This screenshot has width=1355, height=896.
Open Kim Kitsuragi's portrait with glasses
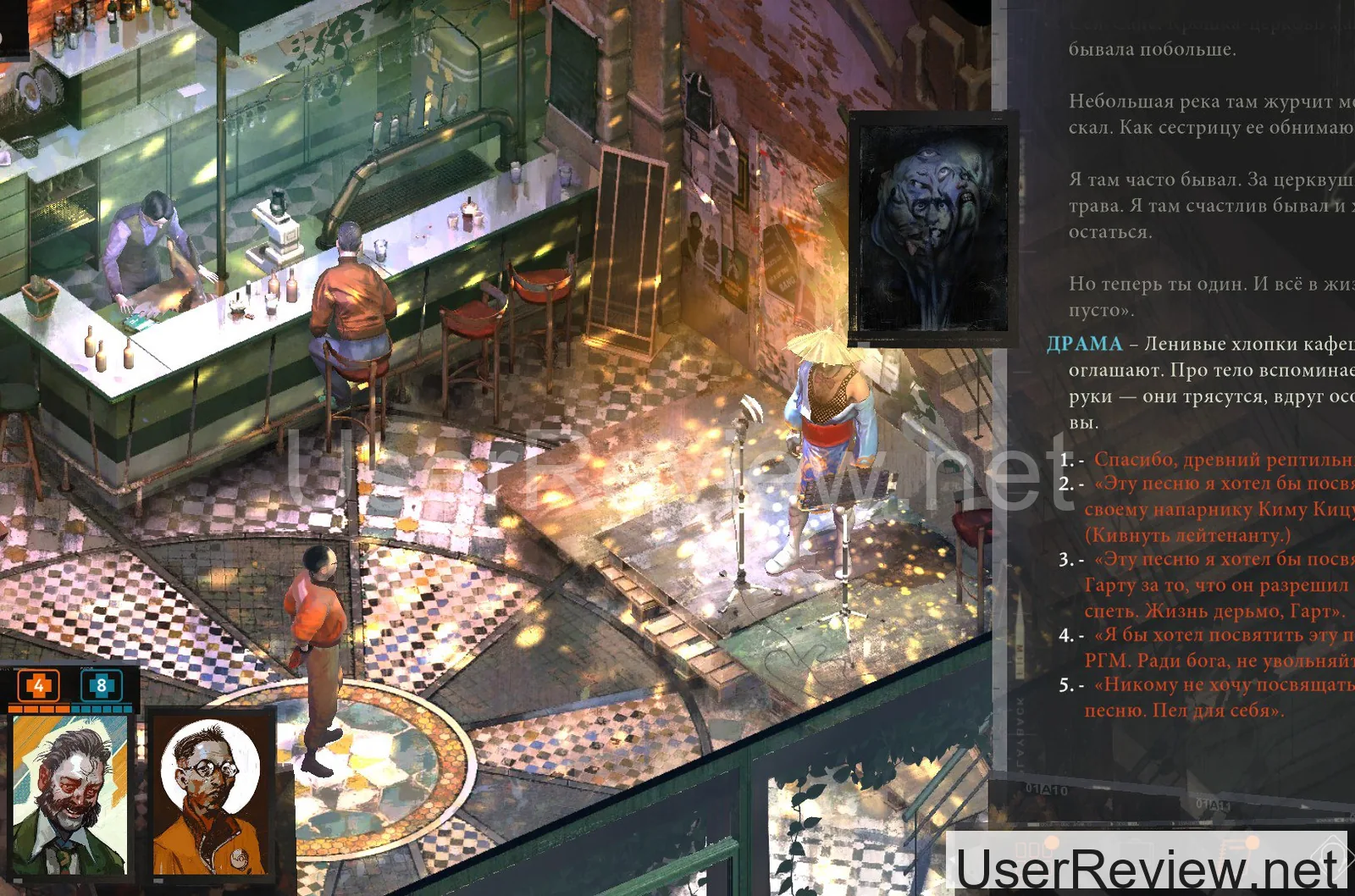(212, 795)
